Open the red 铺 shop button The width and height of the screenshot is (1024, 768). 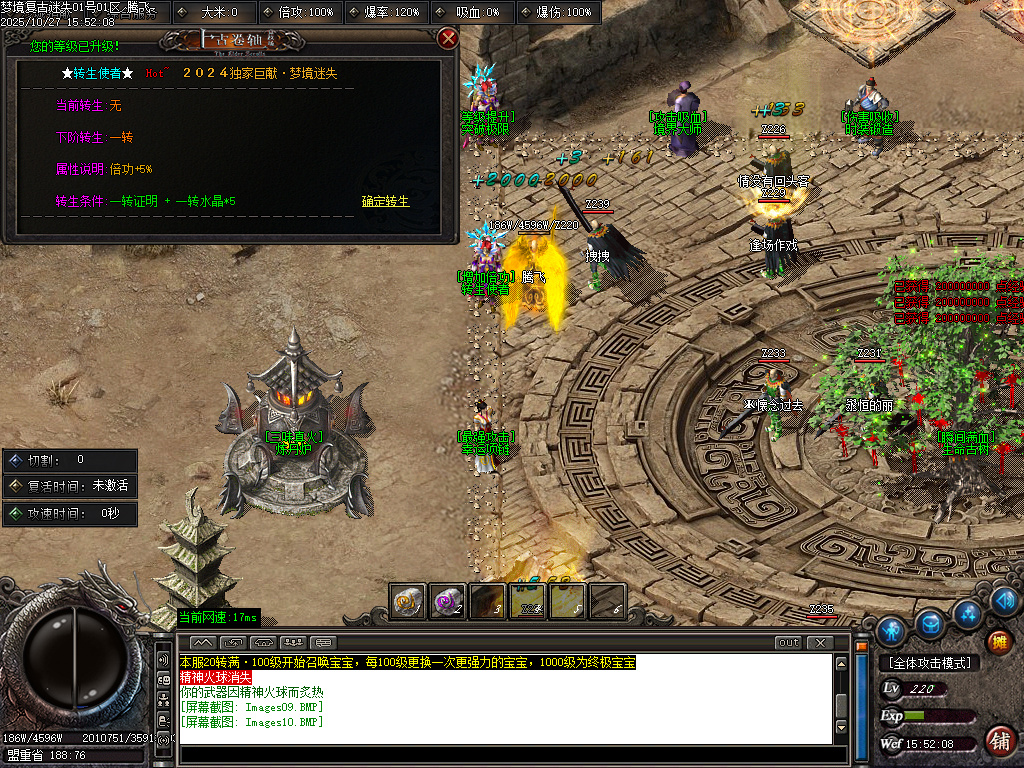pyautogui.click(x=998, y=740)
